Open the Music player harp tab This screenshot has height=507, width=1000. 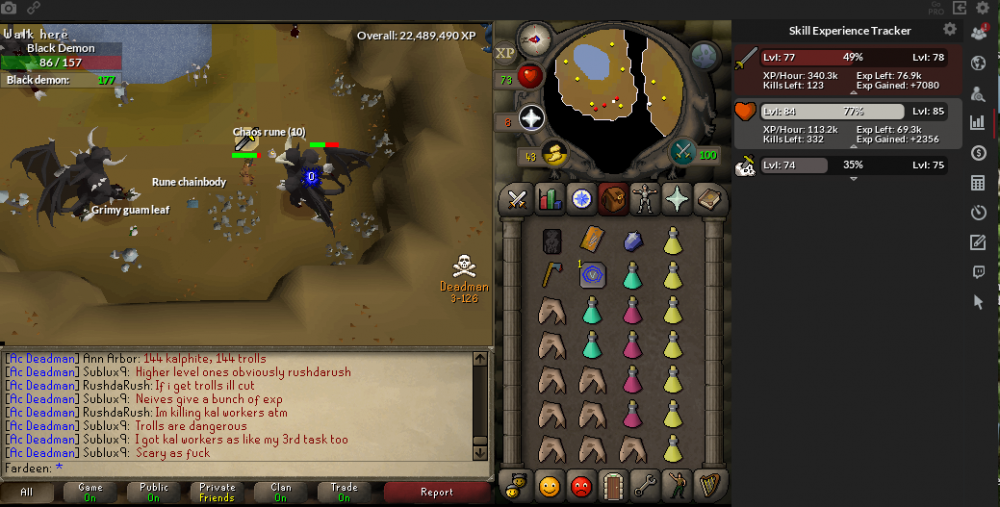[709, 486]
